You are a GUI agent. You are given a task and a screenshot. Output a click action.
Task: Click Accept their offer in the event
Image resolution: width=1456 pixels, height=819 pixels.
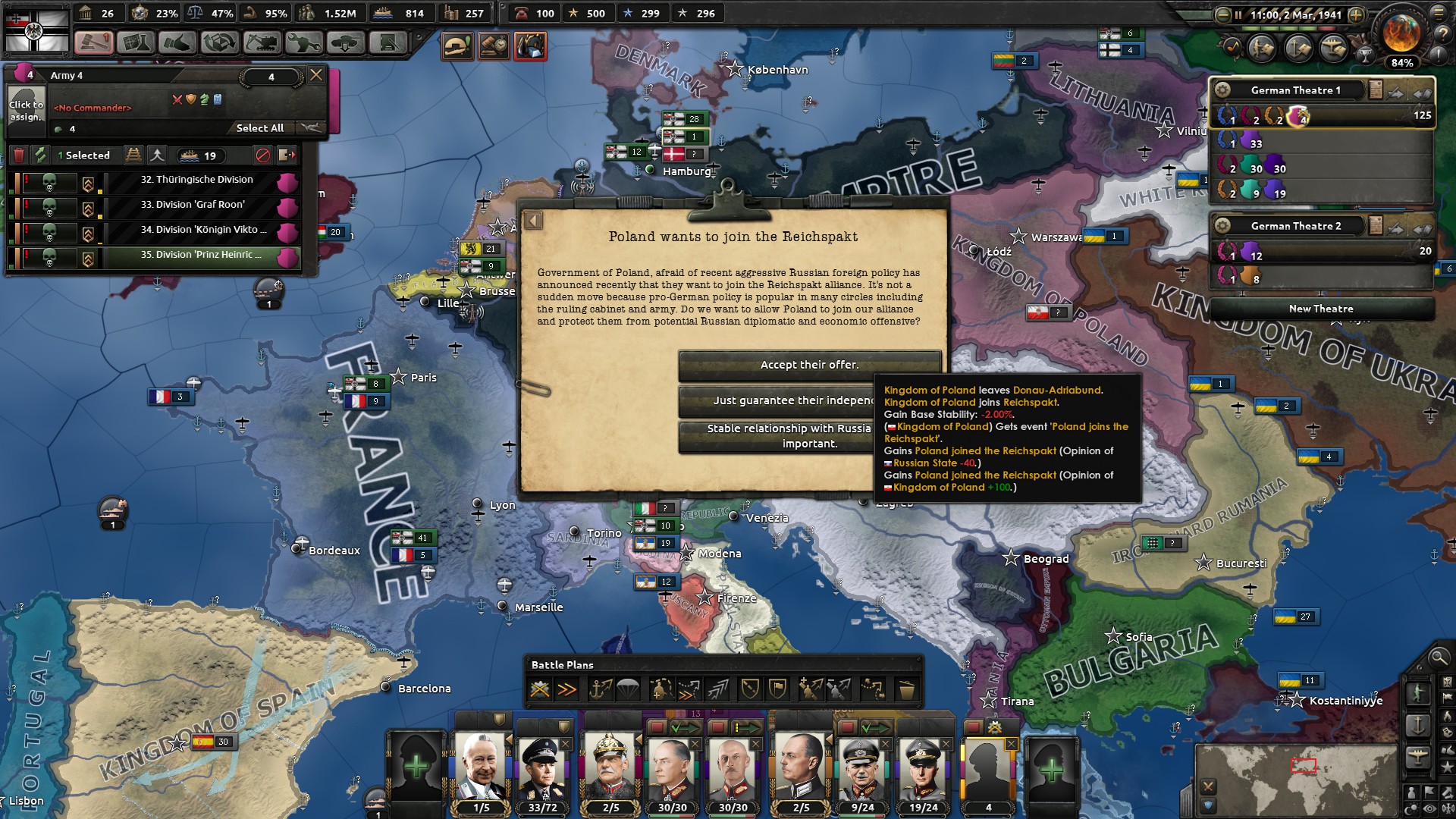[810, 365]
